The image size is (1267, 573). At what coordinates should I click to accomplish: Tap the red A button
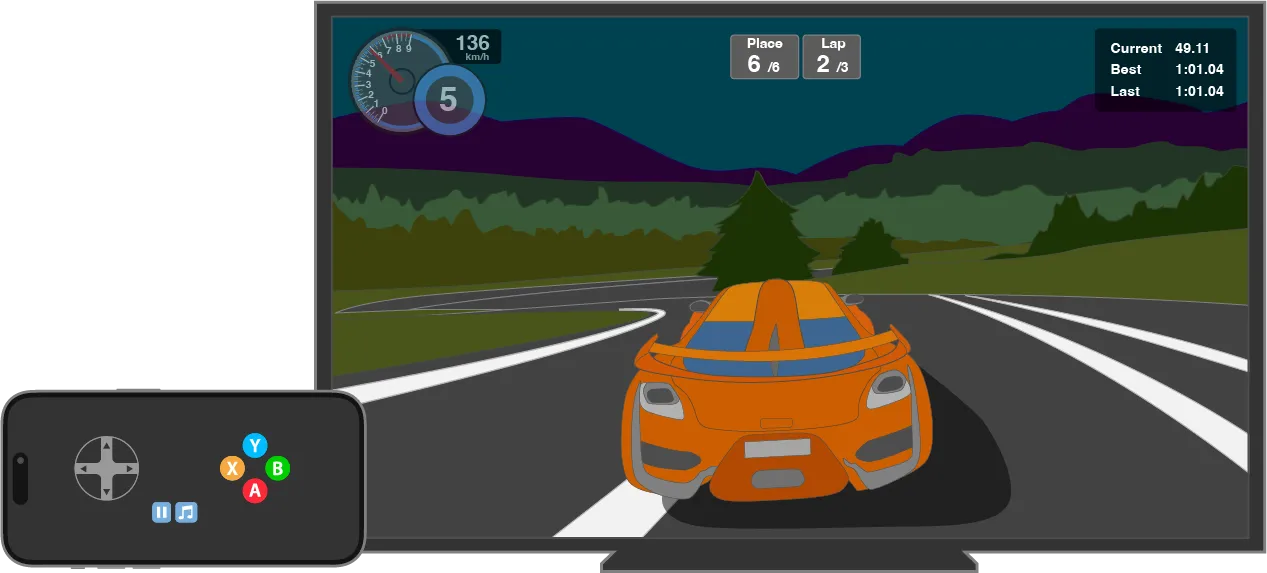tap(255, 491)
